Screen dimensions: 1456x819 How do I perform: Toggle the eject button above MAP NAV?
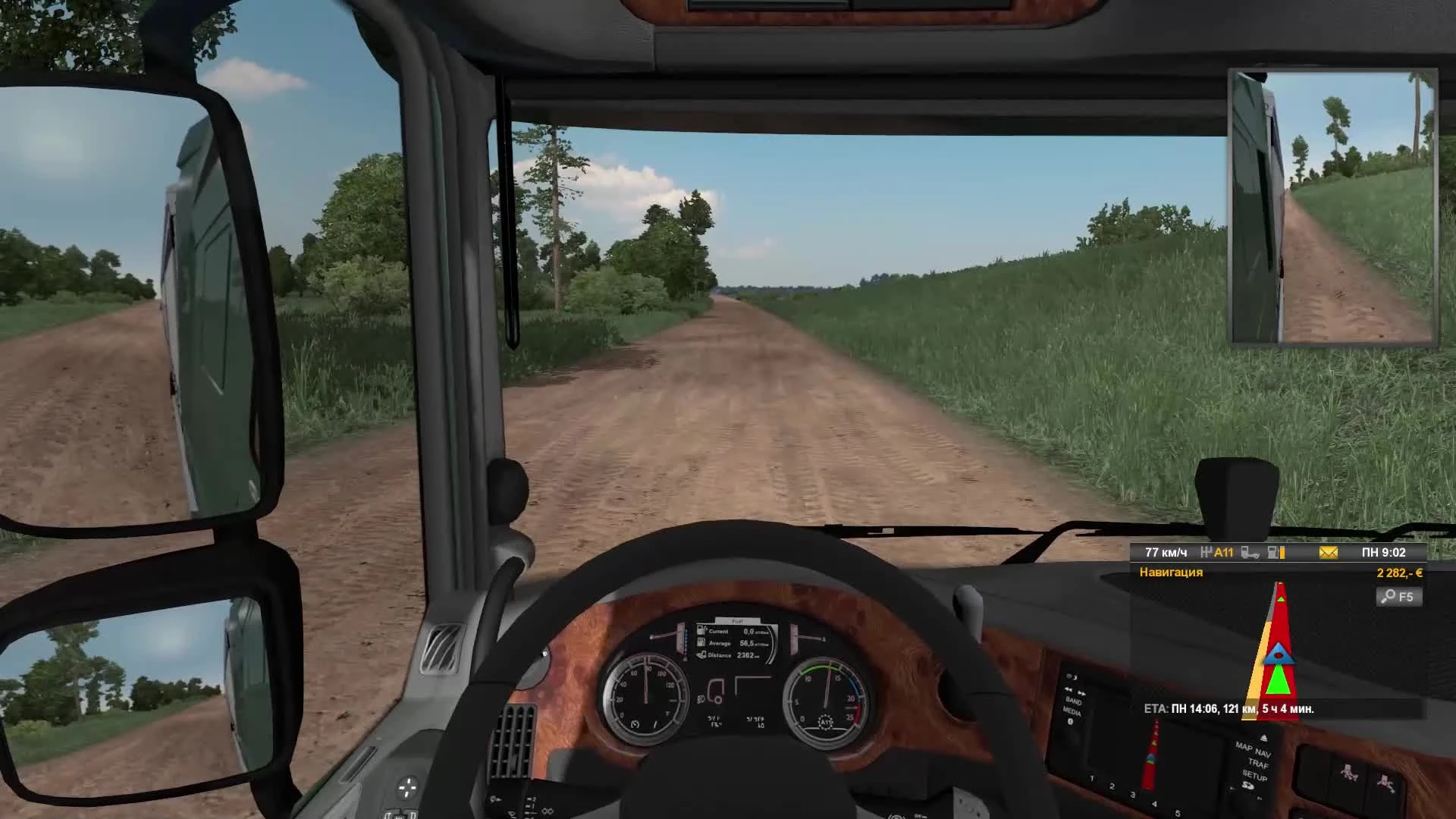[1264, 738]
